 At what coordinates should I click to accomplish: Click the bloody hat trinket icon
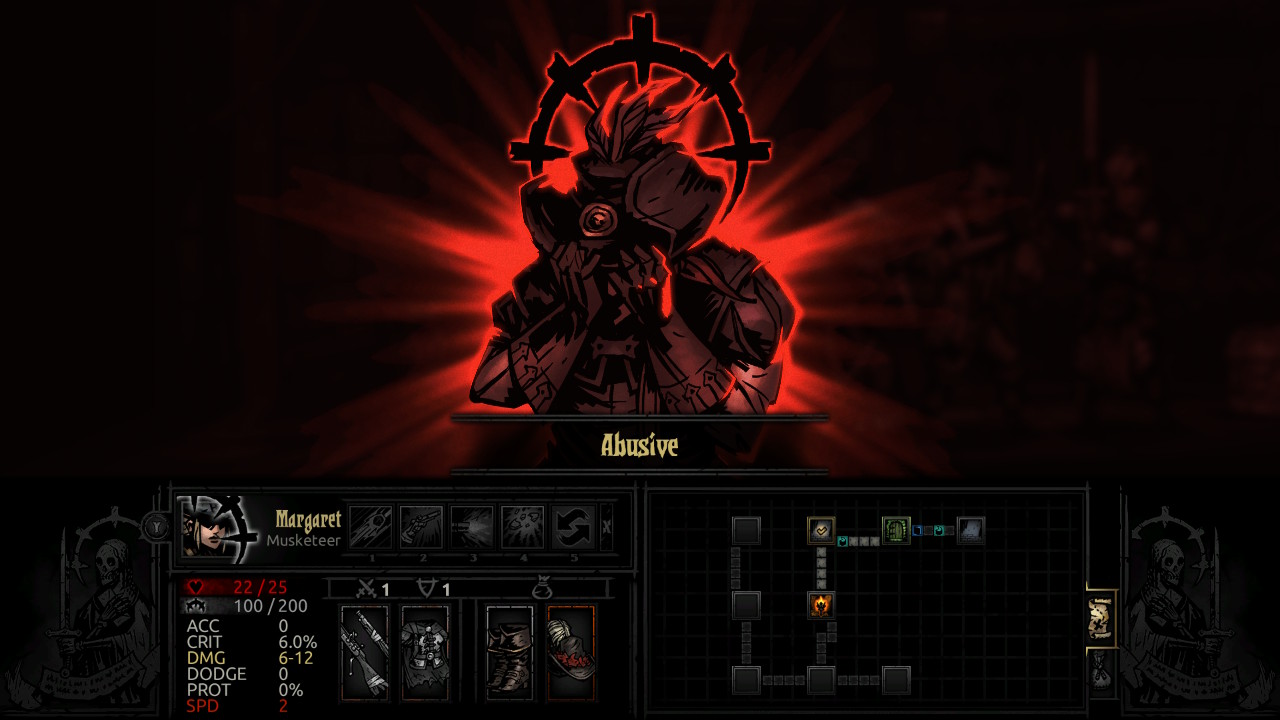tap(570, 650)
